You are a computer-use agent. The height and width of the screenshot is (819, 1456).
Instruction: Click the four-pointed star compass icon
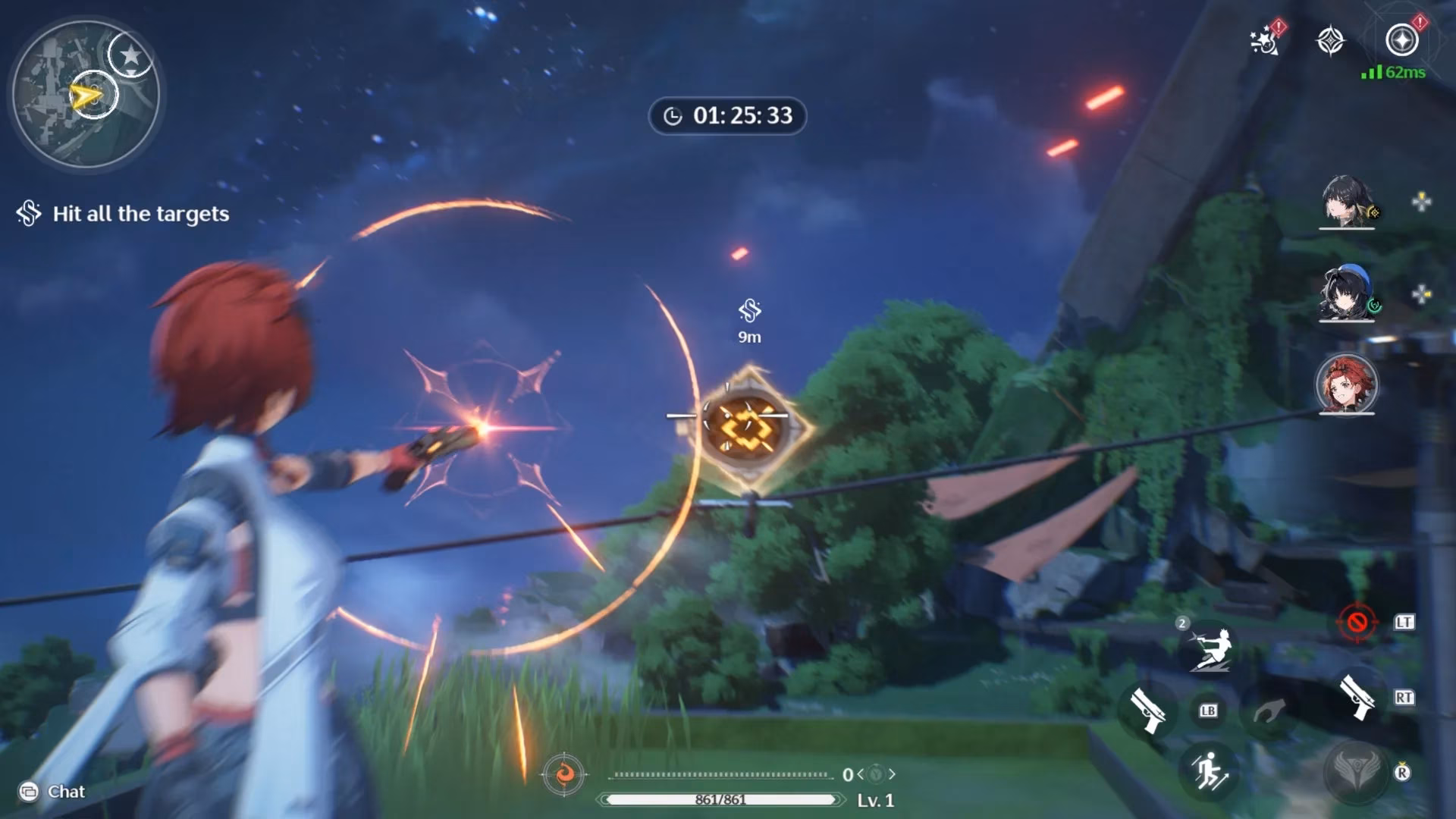pos(1330,40)
